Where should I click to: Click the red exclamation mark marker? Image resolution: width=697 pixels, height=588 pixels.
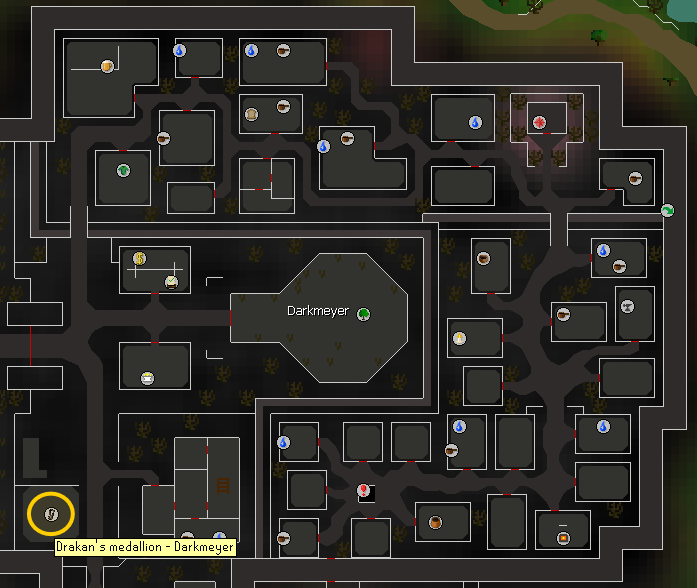(x=364, y=490)
